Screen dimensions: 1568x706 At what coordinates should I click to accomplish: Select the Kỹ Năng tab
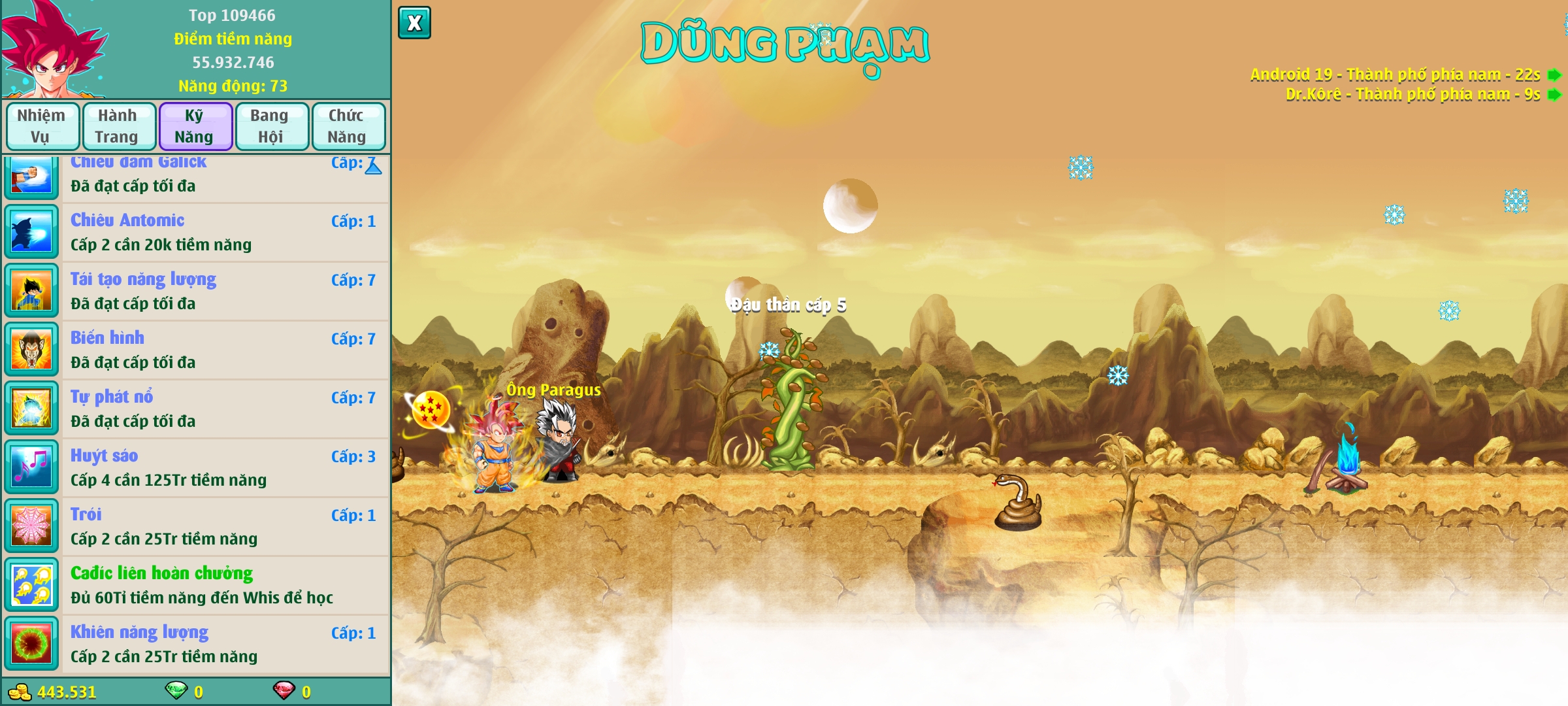(195, 126)
